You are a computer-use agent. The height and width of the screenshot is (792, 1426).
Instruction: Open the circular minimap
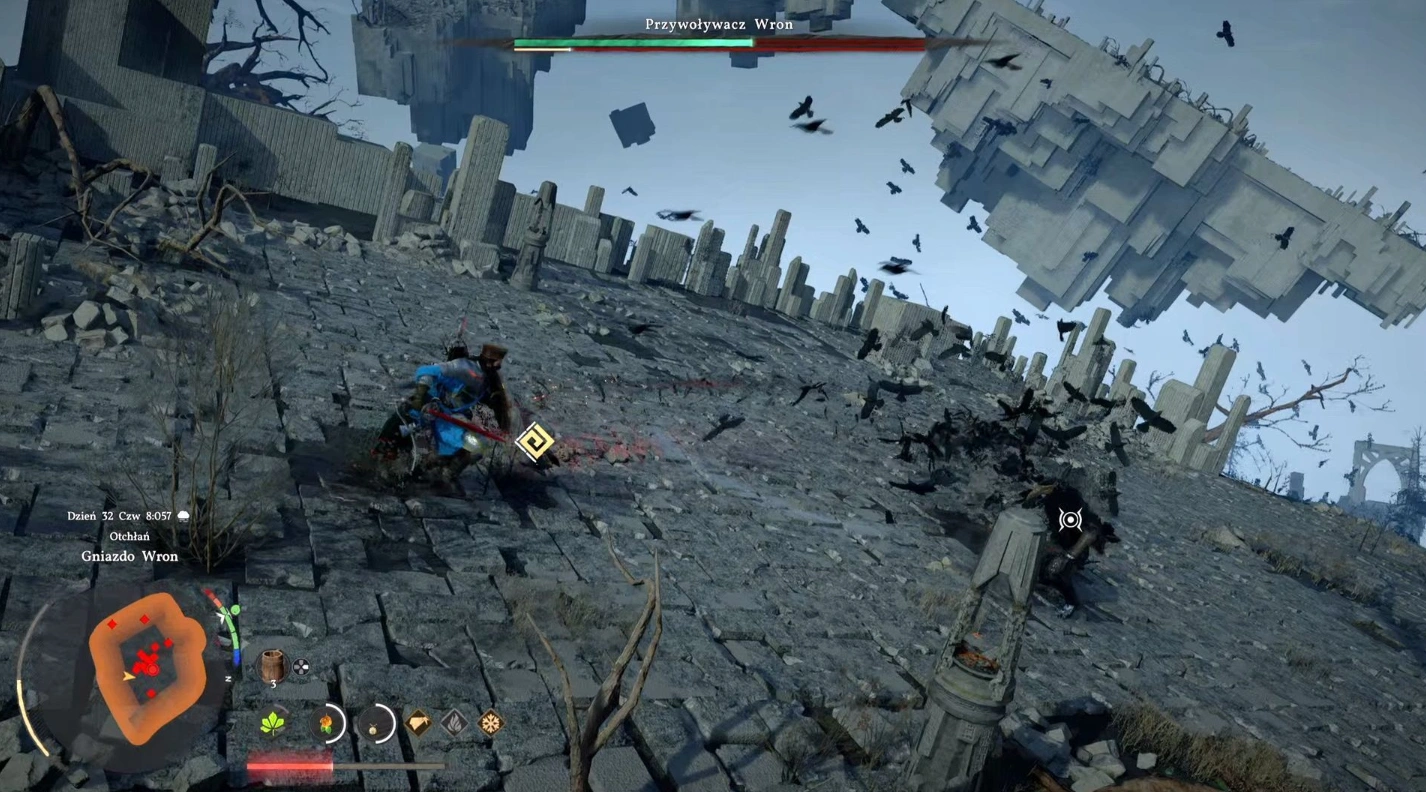[141, 659]
